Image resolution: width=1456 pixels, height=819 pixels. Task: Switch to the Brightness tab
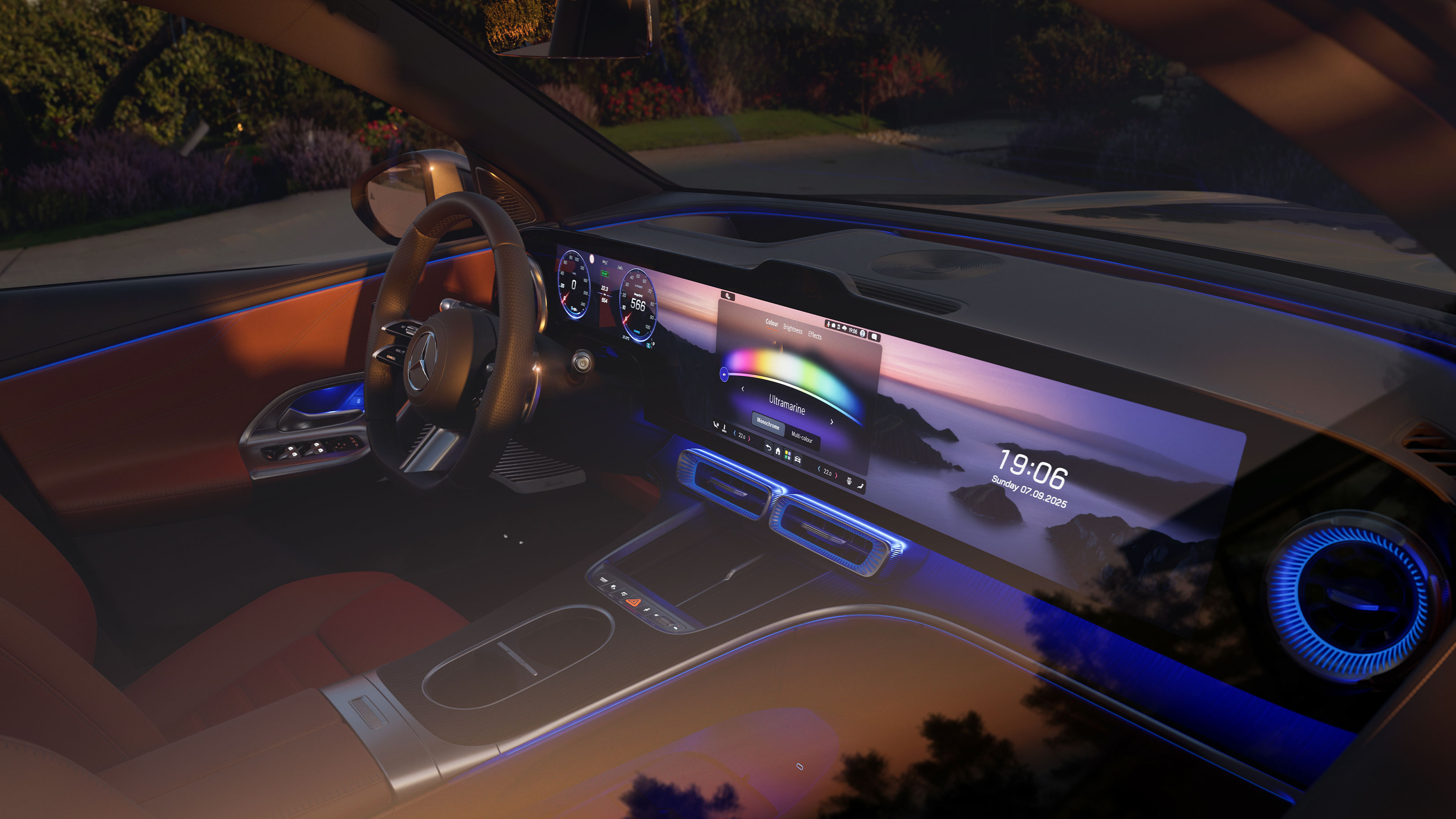[x=792, y=330]
